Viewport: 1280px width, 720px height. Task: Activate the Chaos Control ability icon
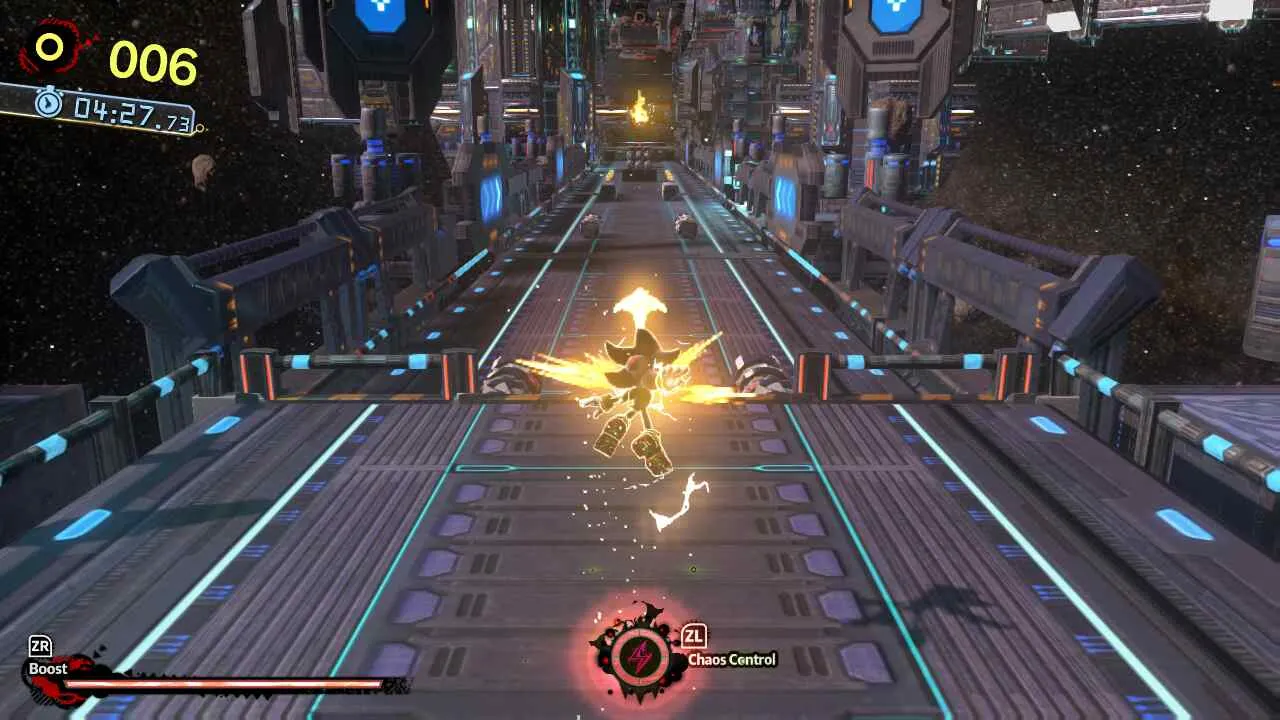tap(638, 657)
